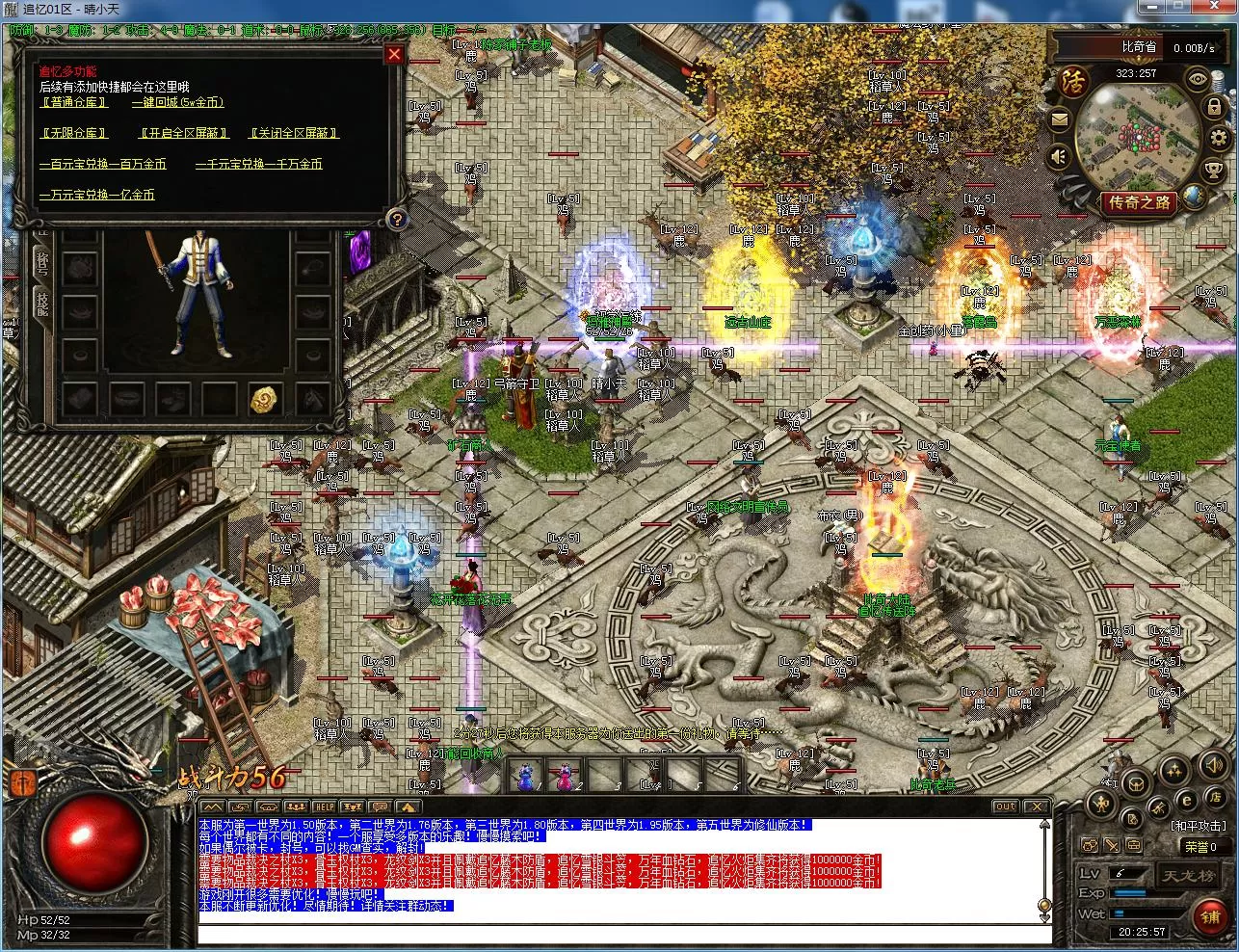Open the 普通仓库 warehouse link
The image size is (1239, 952).
[x=74, y=102]
